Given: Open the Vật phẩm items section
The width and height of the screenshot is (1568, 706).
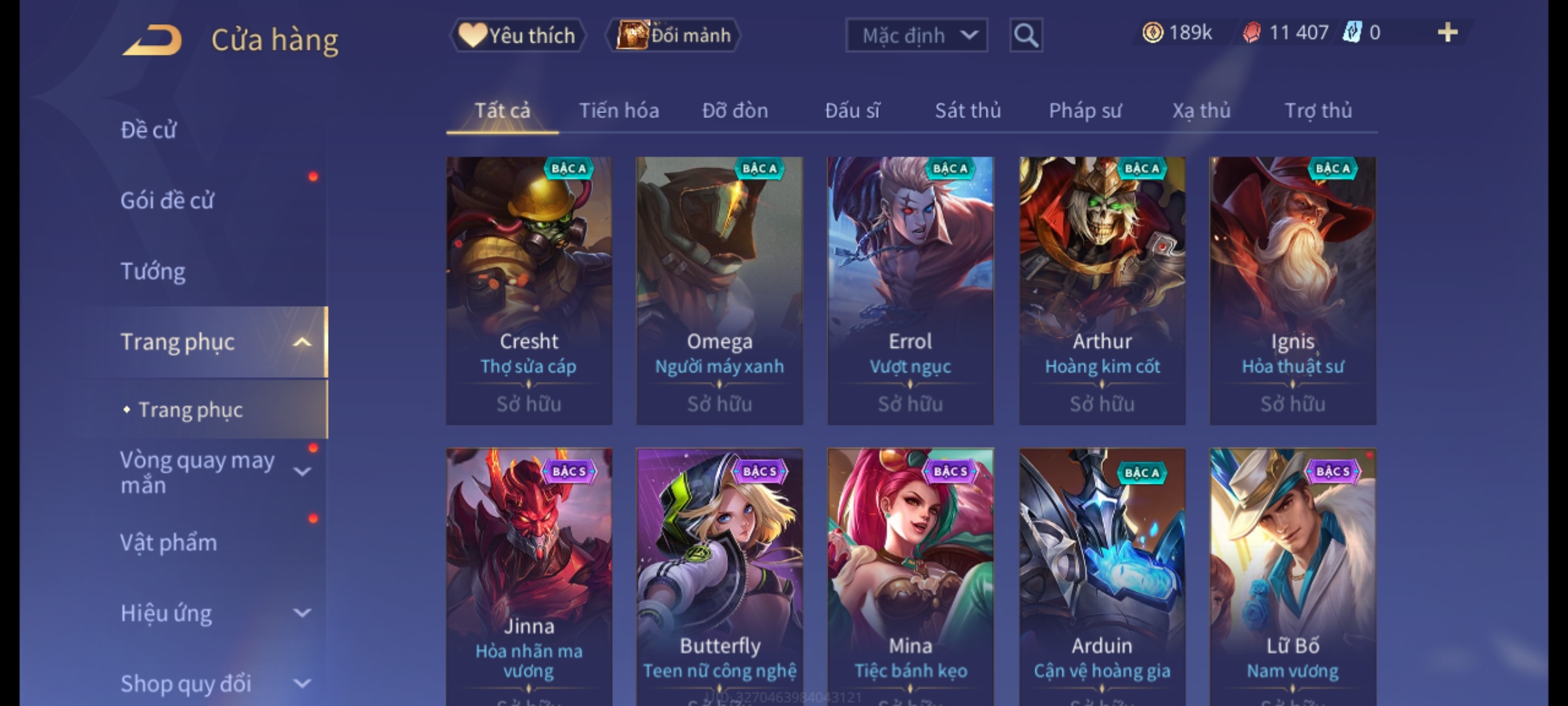Looking at the screenshot, I should point(169,543).
